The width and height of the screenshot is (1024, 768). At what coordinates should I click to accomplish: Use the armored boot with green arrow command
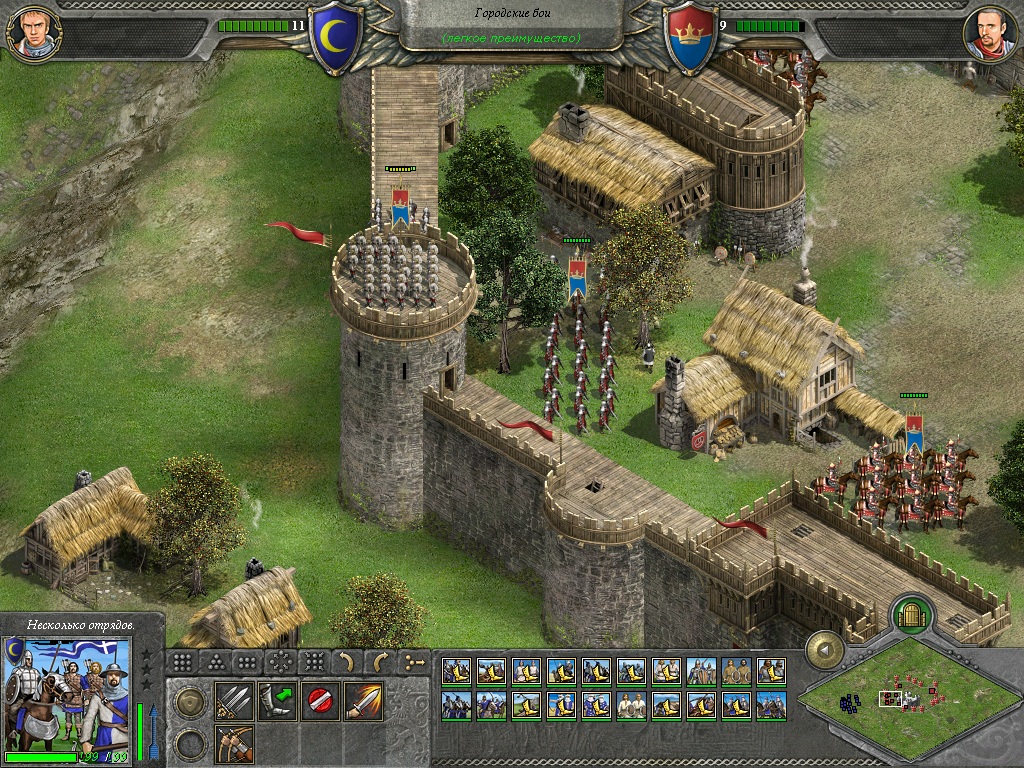point(277,701)
